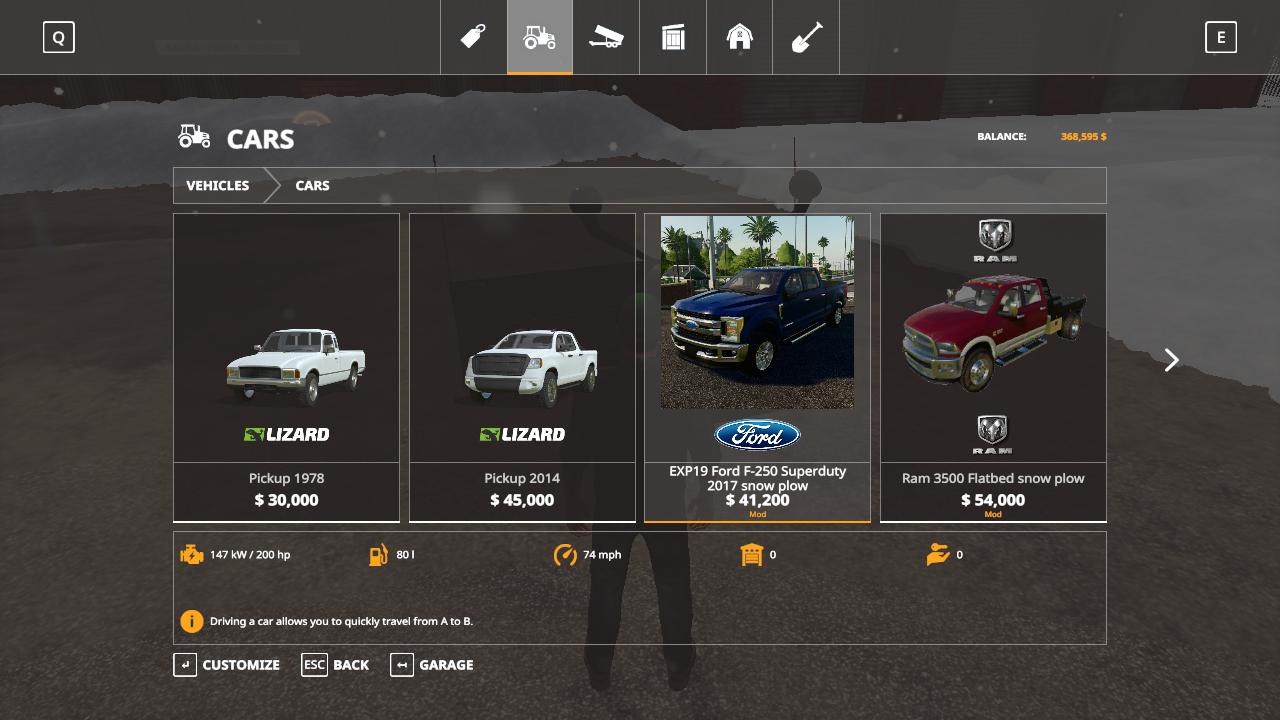
Task: Show next page of cars with arrow
Action: coord(1172,360)
